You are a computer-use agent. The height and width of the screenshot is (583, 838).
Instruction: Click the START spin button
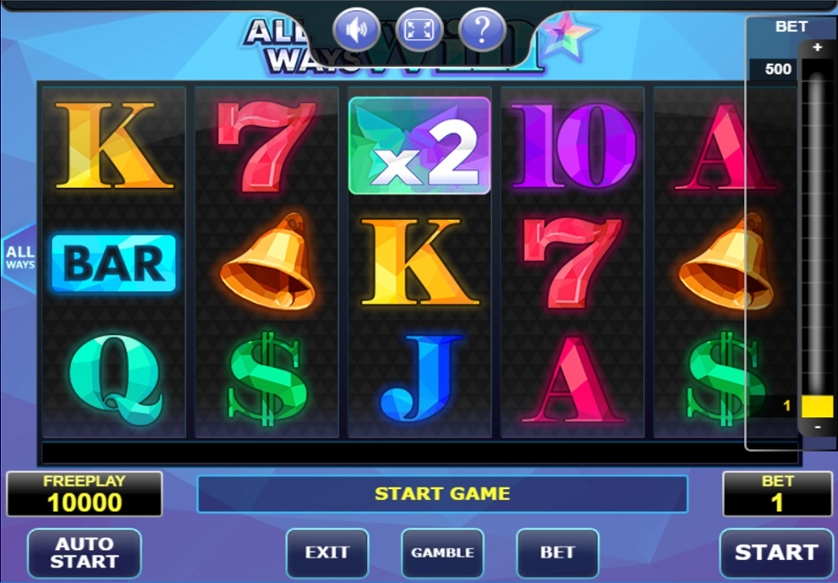coord(777,552)
